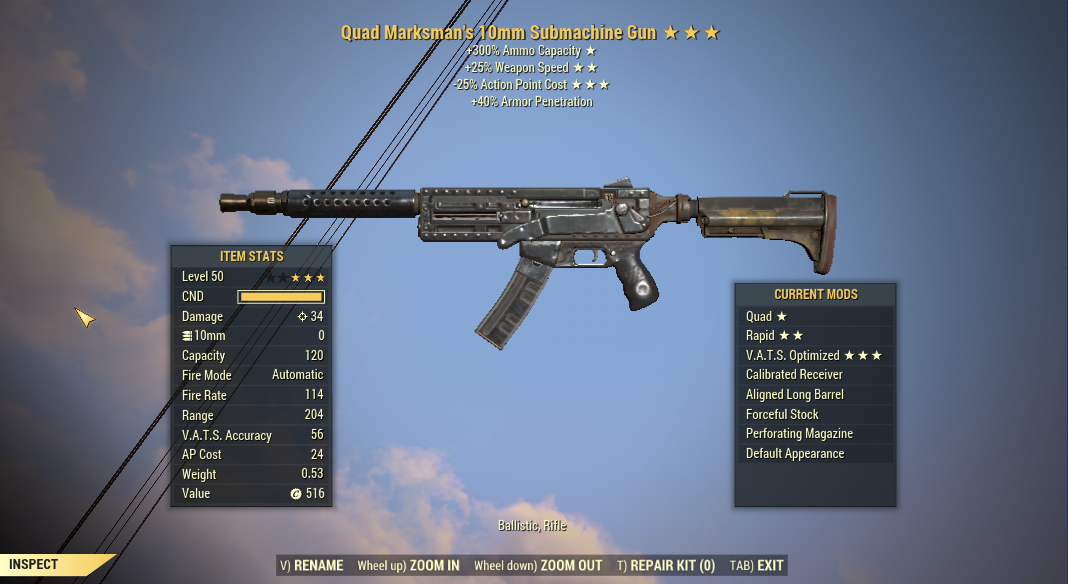
Task: Use the REPAIR KIT option
Action: [666, 566]
